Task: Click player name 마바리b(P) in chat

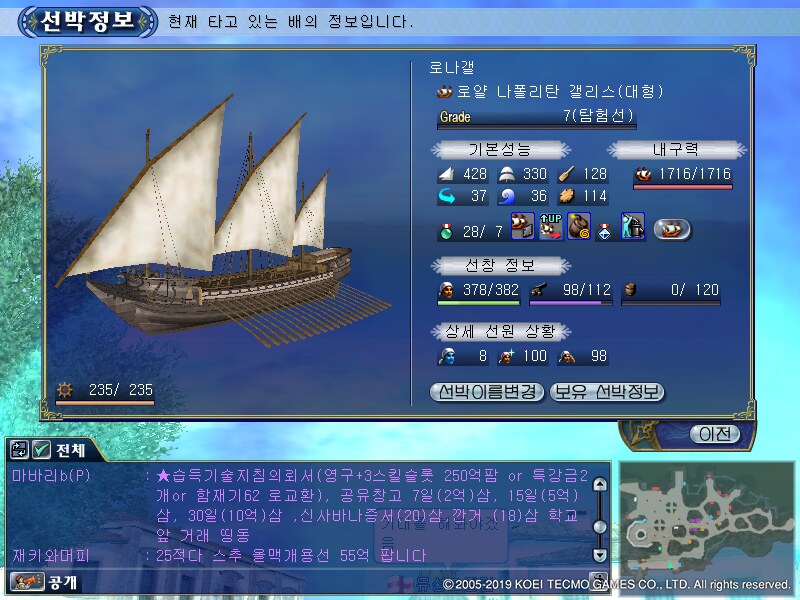Action: tap(50, 476)
